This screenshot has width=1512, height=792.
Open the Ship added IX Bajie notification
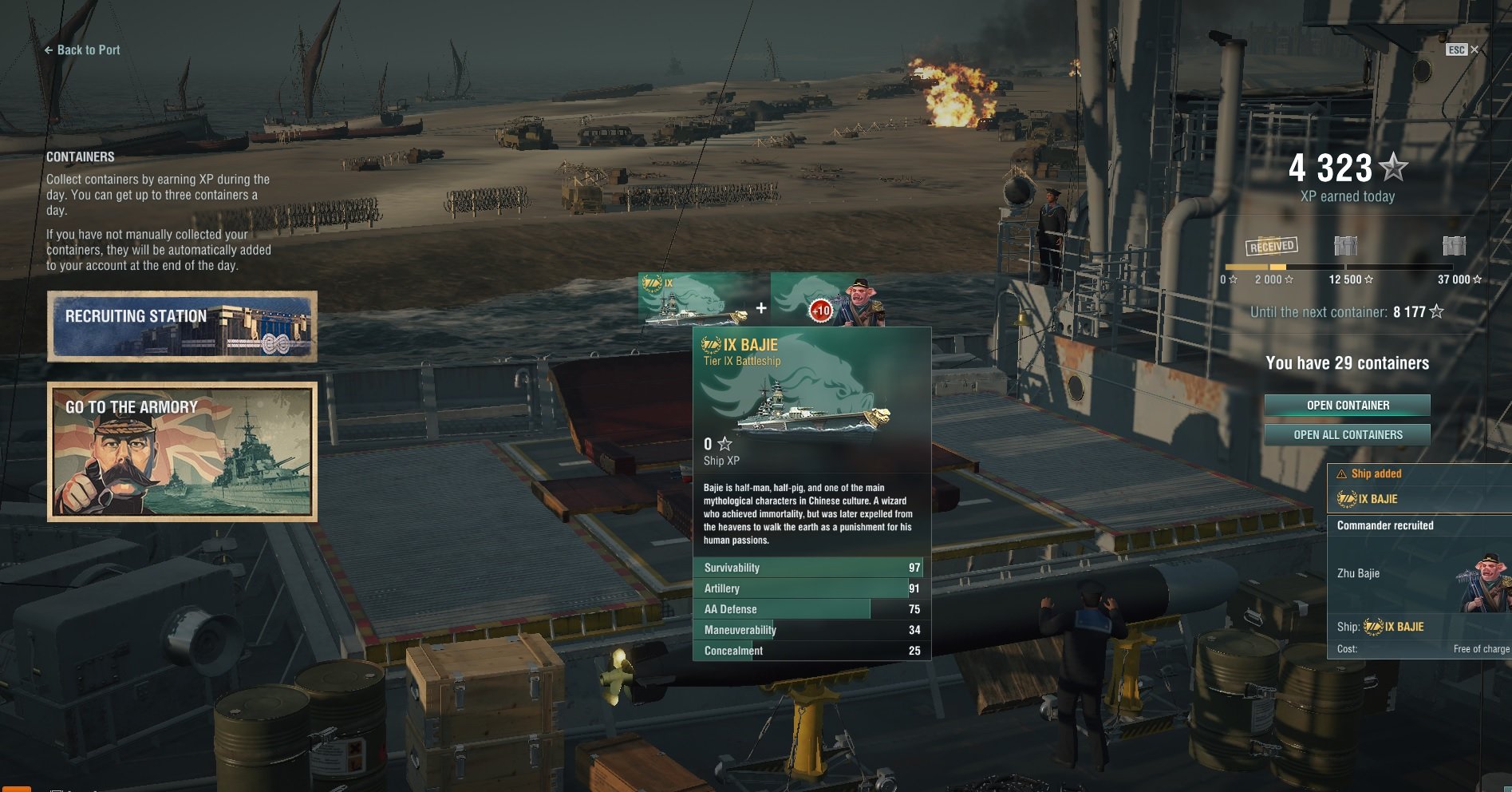click(x=1419, y=488)
